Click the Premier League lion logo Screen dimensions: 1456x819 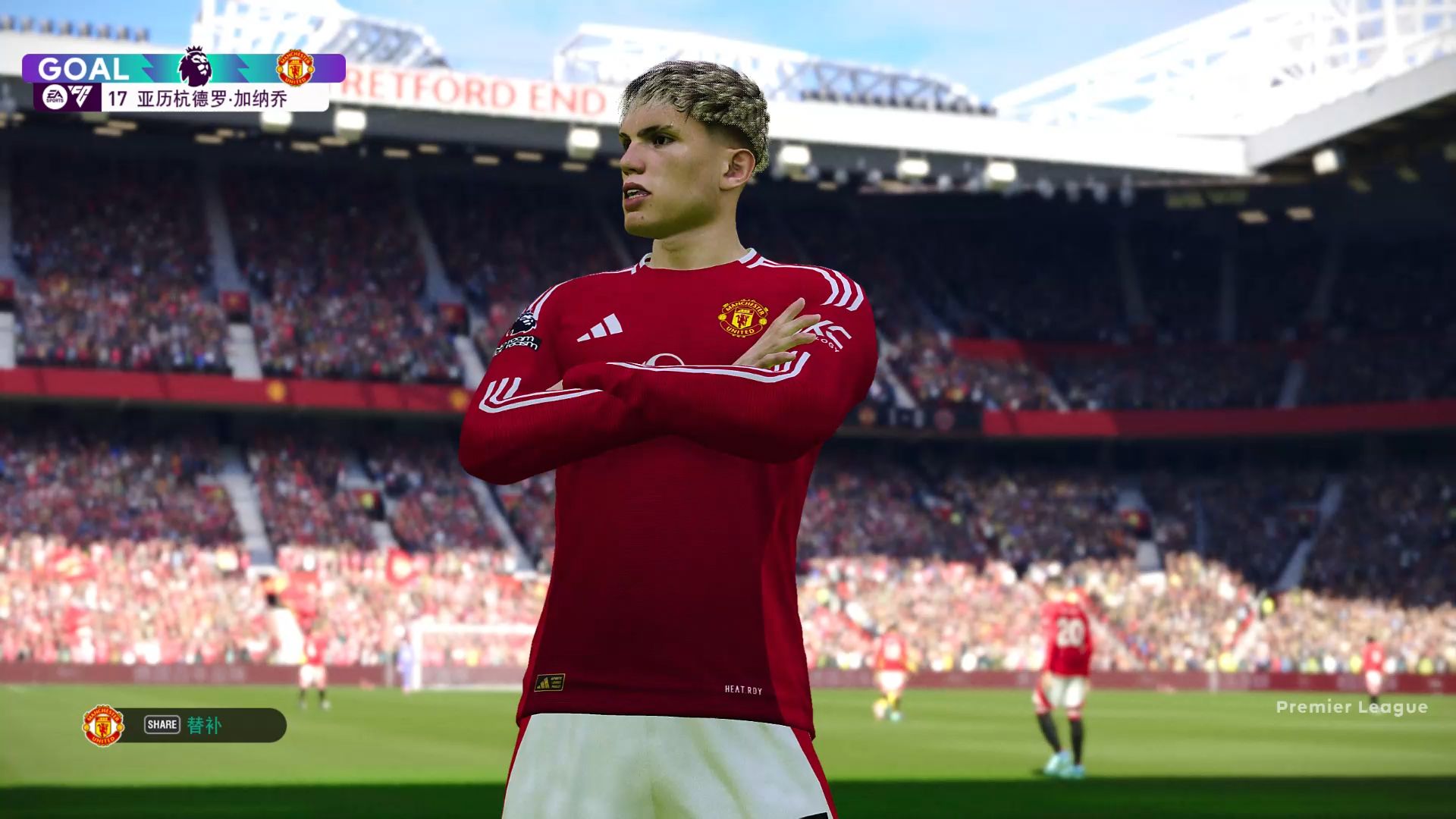[195, 67]
